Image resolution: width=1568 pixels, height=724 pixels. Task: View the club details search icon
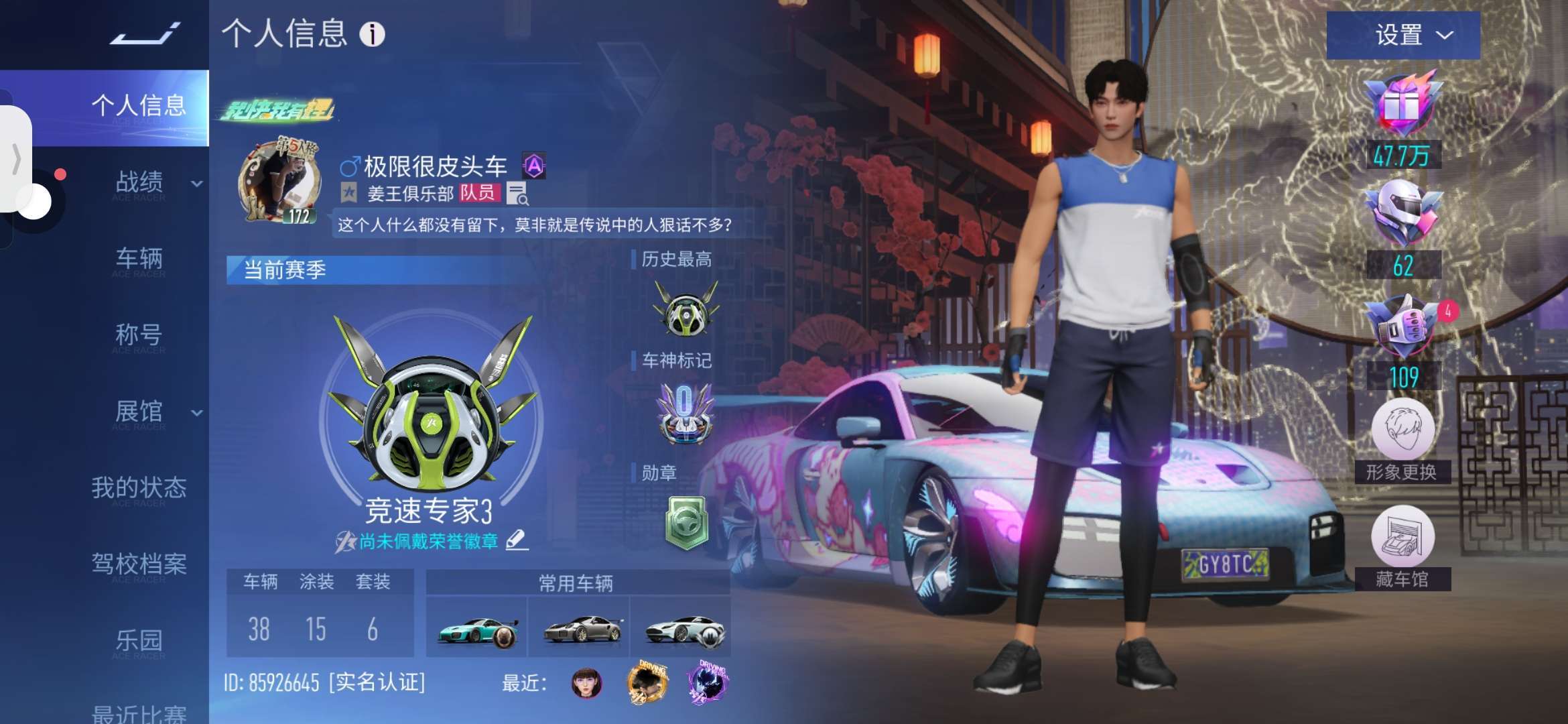click(x=517, y=194)
